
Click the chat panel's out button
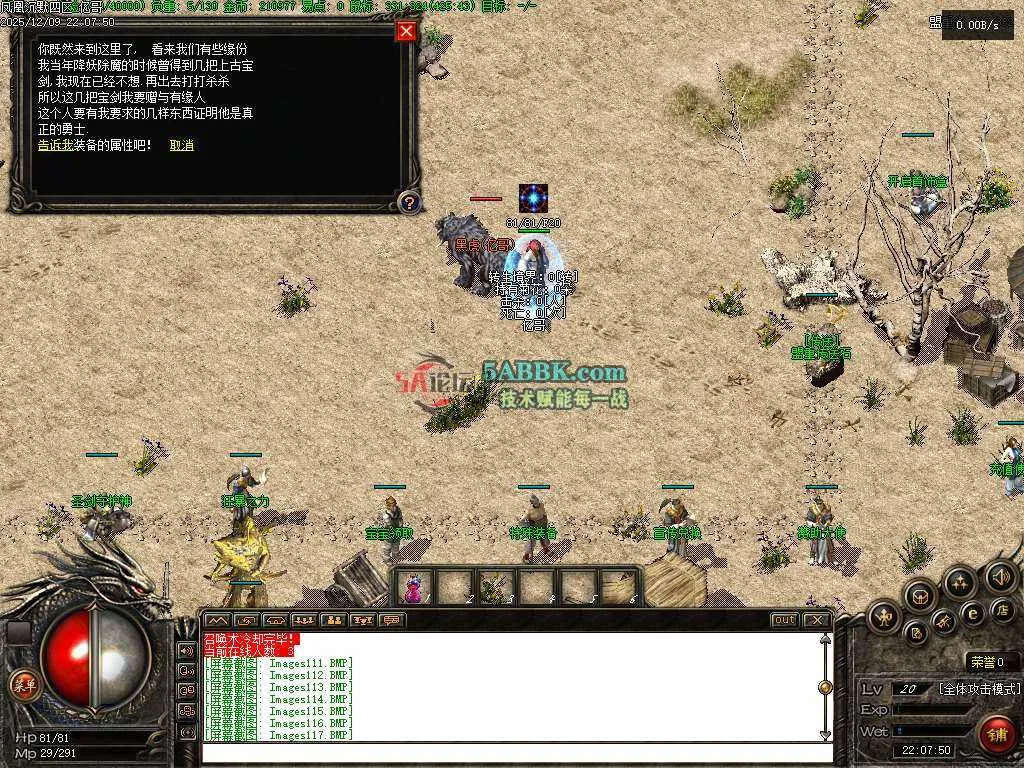(x=785, y=620)
